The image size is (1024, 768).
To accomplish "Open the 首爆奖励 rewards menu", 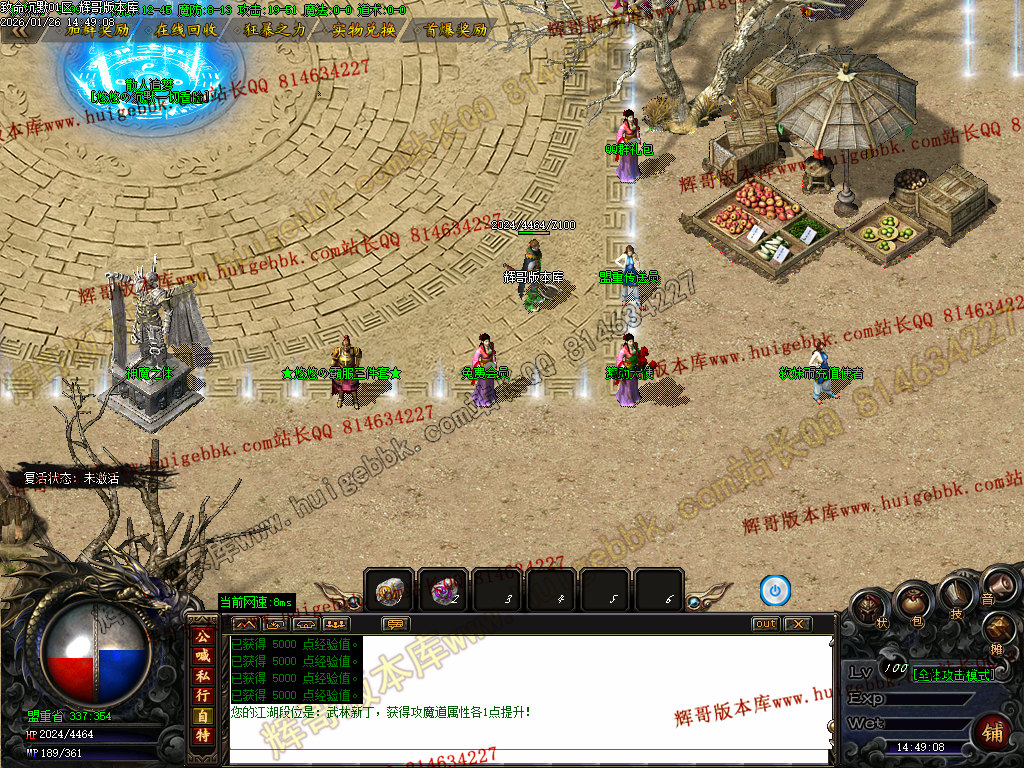I will (456, 30).
